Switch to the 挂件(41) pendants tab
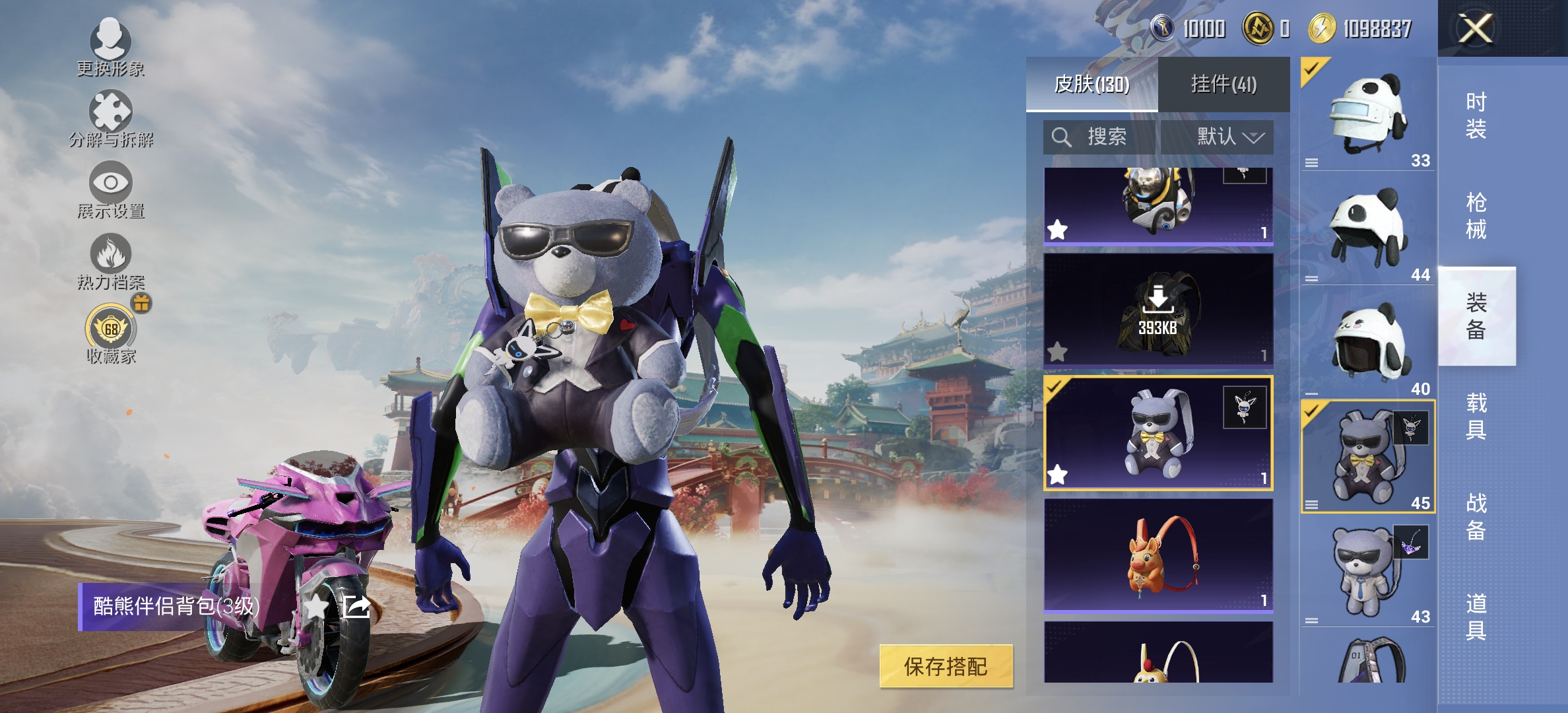 [x=1224, y=85]
